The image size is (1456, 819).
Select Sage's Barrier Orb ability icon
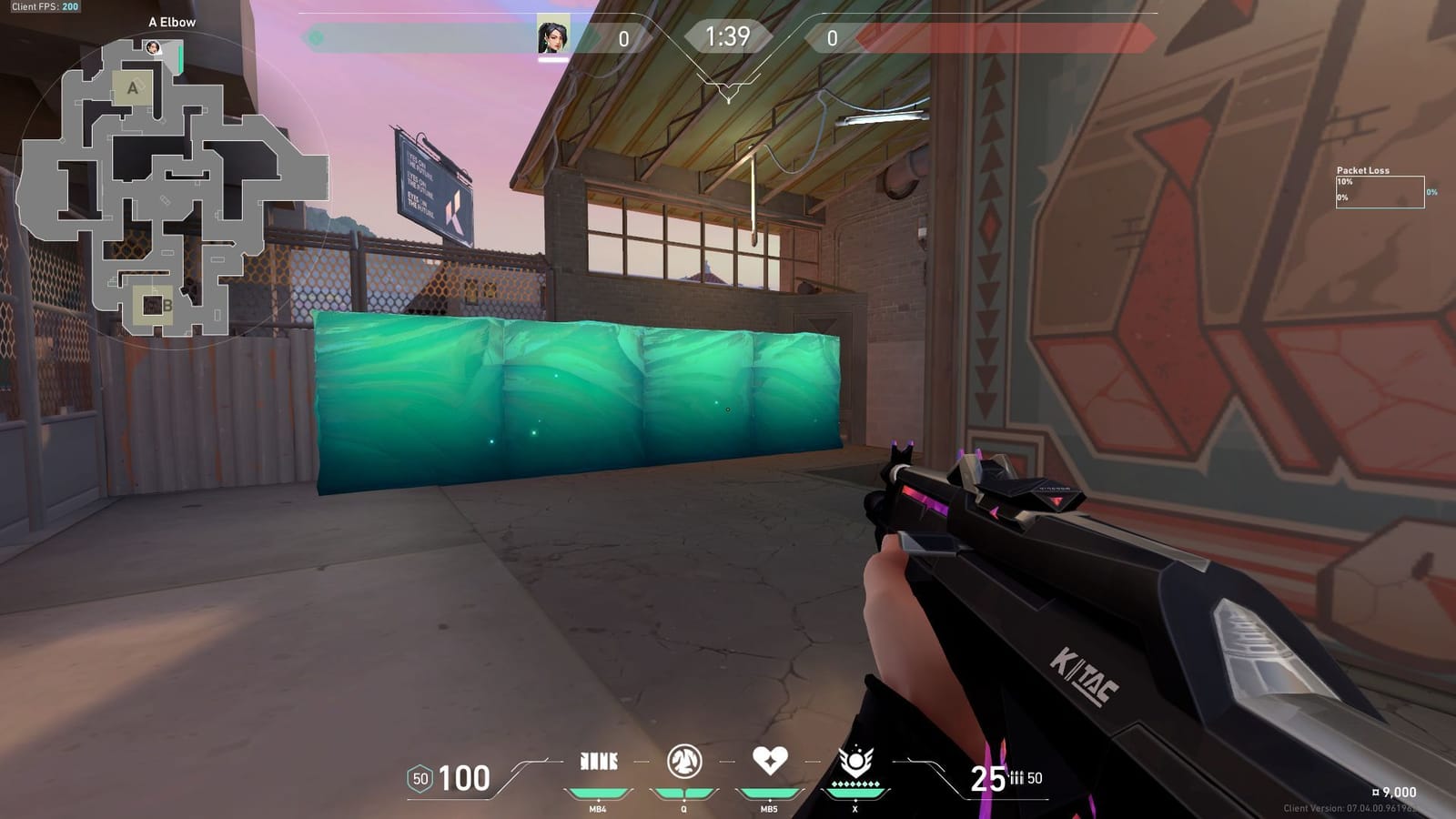(x=598, y=761)
